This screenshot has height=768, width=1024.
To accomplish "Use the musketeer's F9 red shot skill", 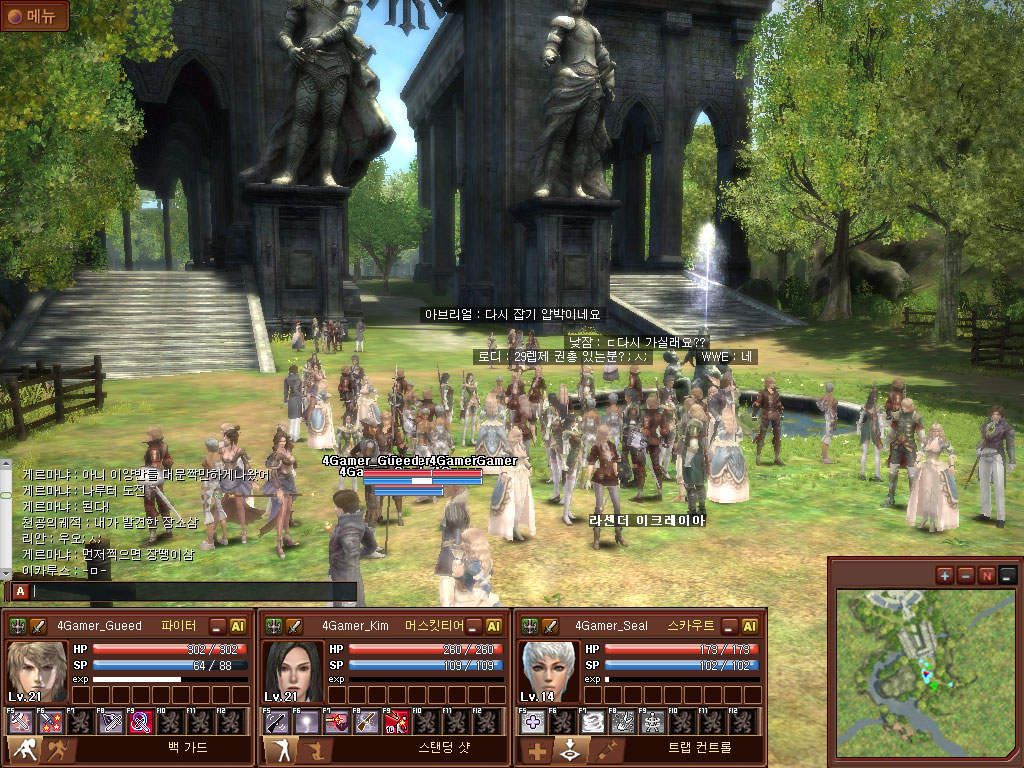I will click(396, 721).
